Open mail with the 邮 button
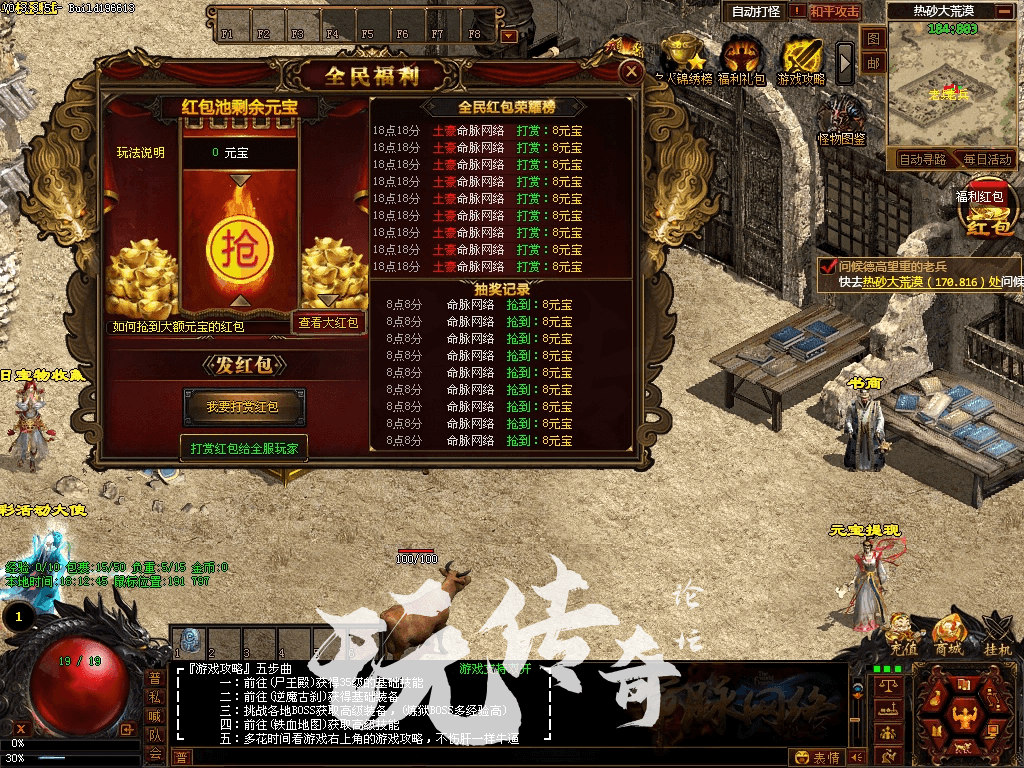The height and width of the screenshot is (768, 1024). click(873, 64)
